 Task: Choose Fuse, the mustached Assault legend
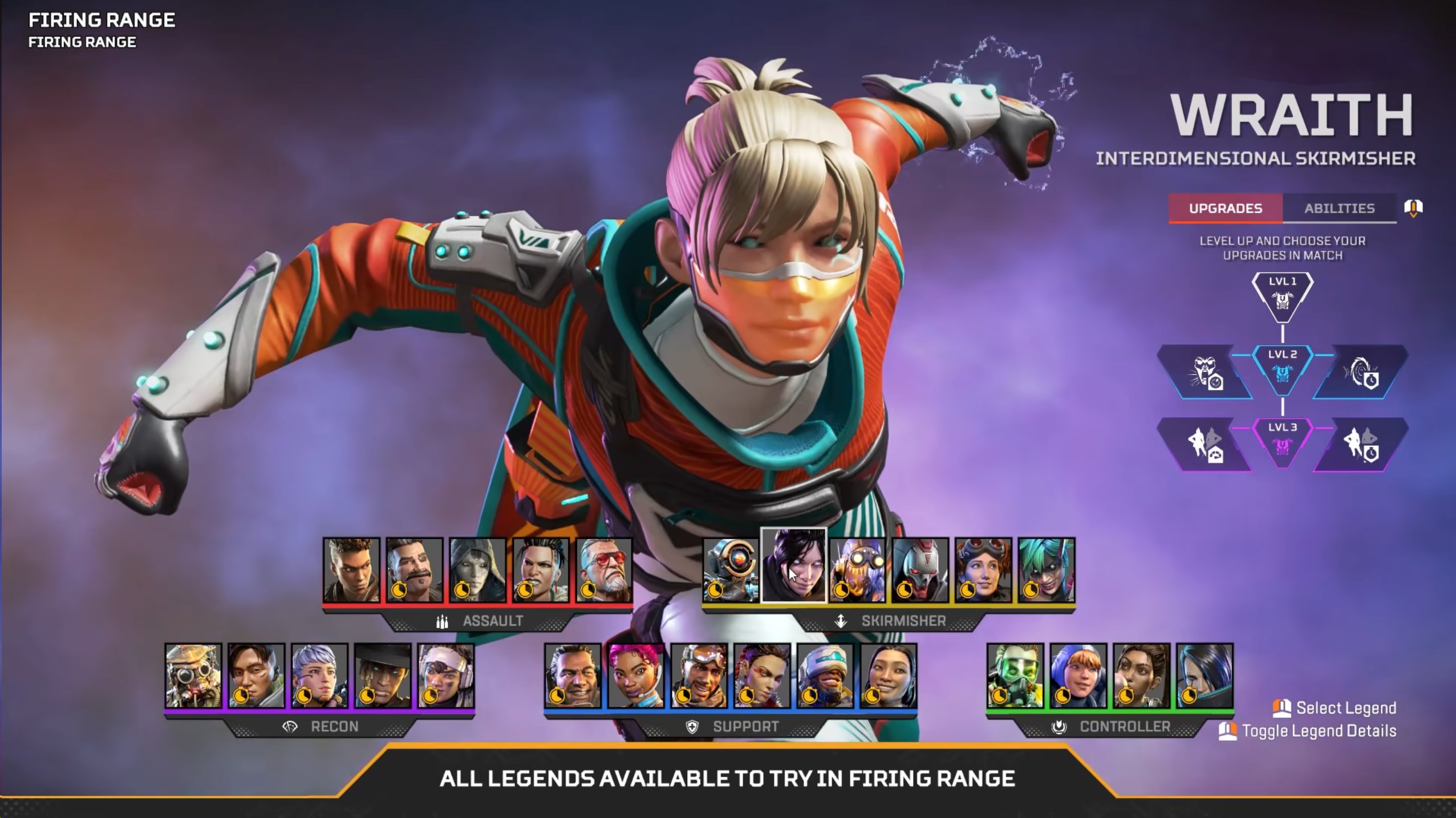pyautogui.click(x=415, y=569)
